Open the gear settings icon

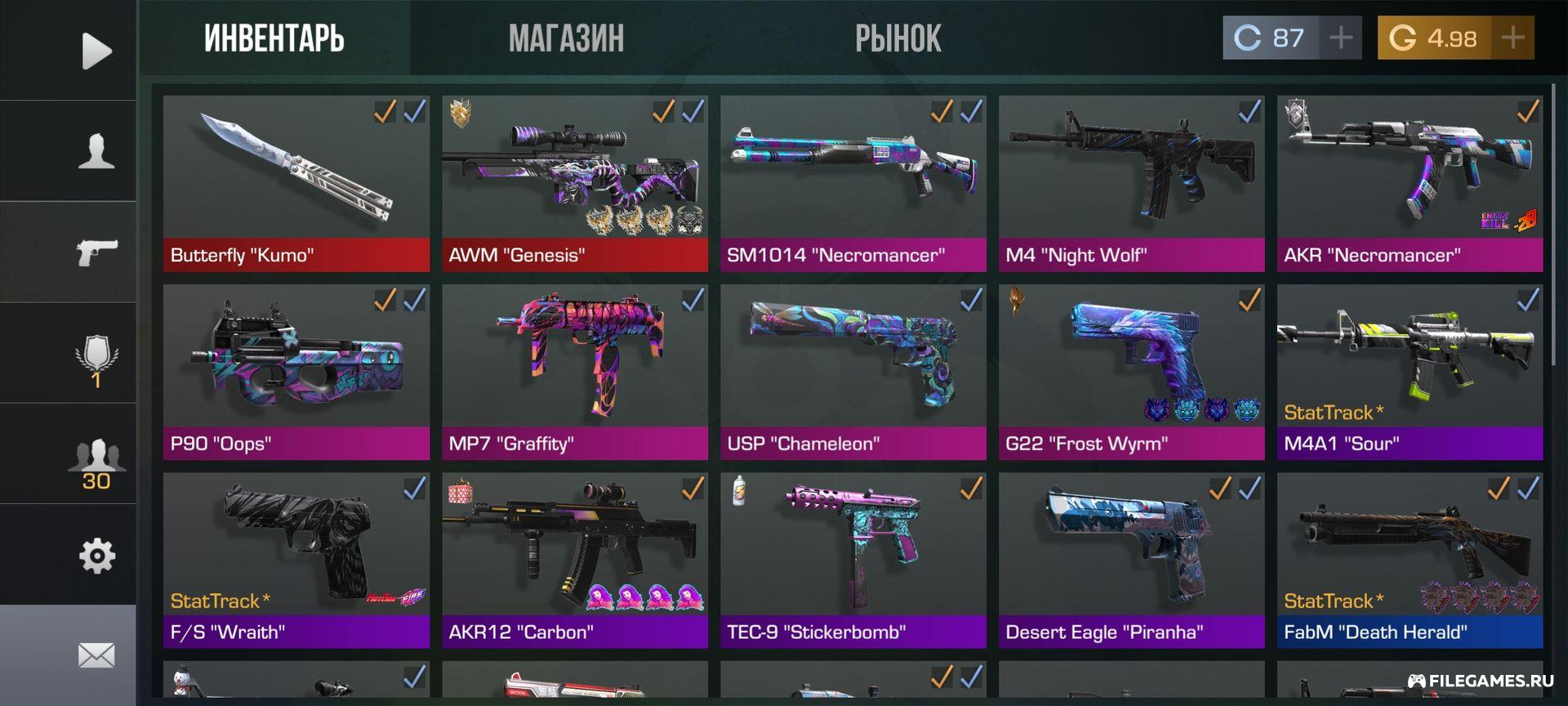pyautogui.click(x=96, y=556)
